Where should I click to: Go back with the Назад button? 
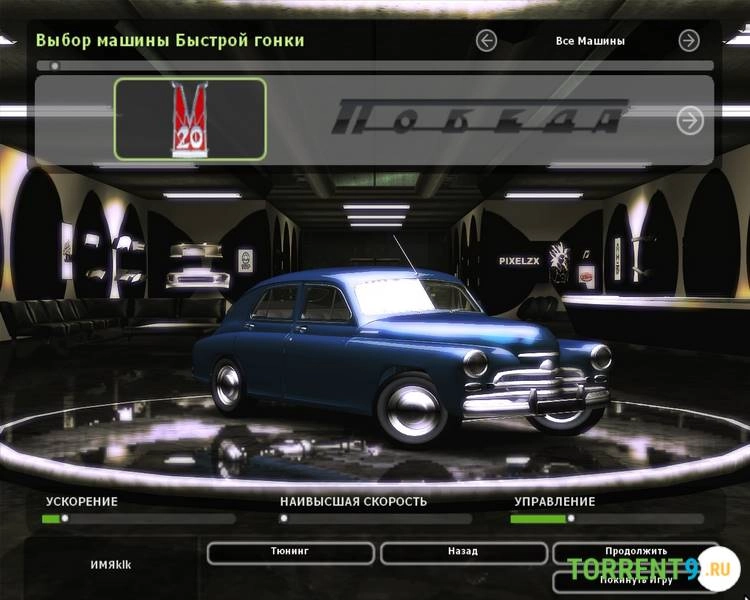[463, 552]
